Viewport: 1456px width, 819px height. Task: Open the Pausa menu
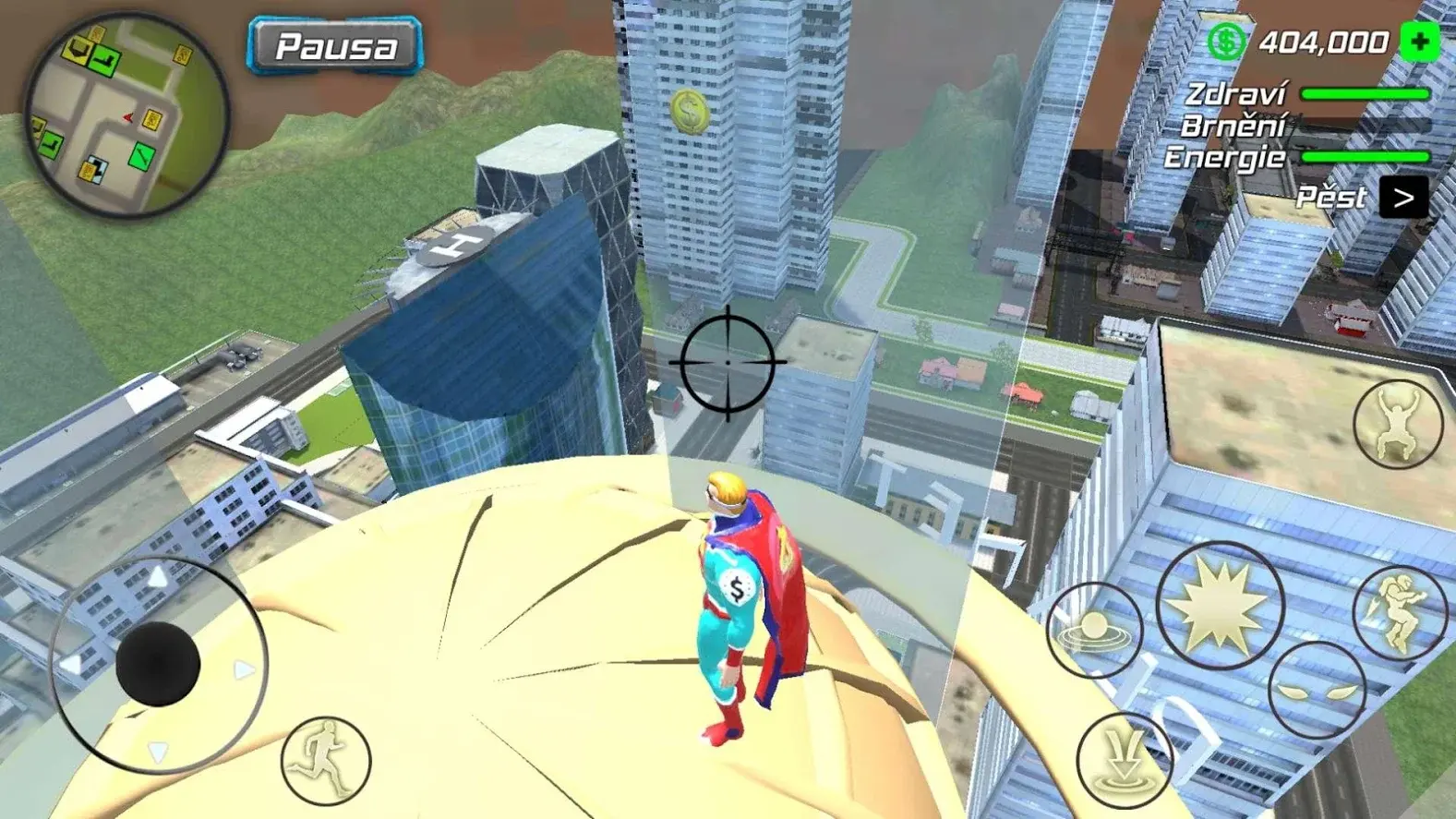point(334,45)
